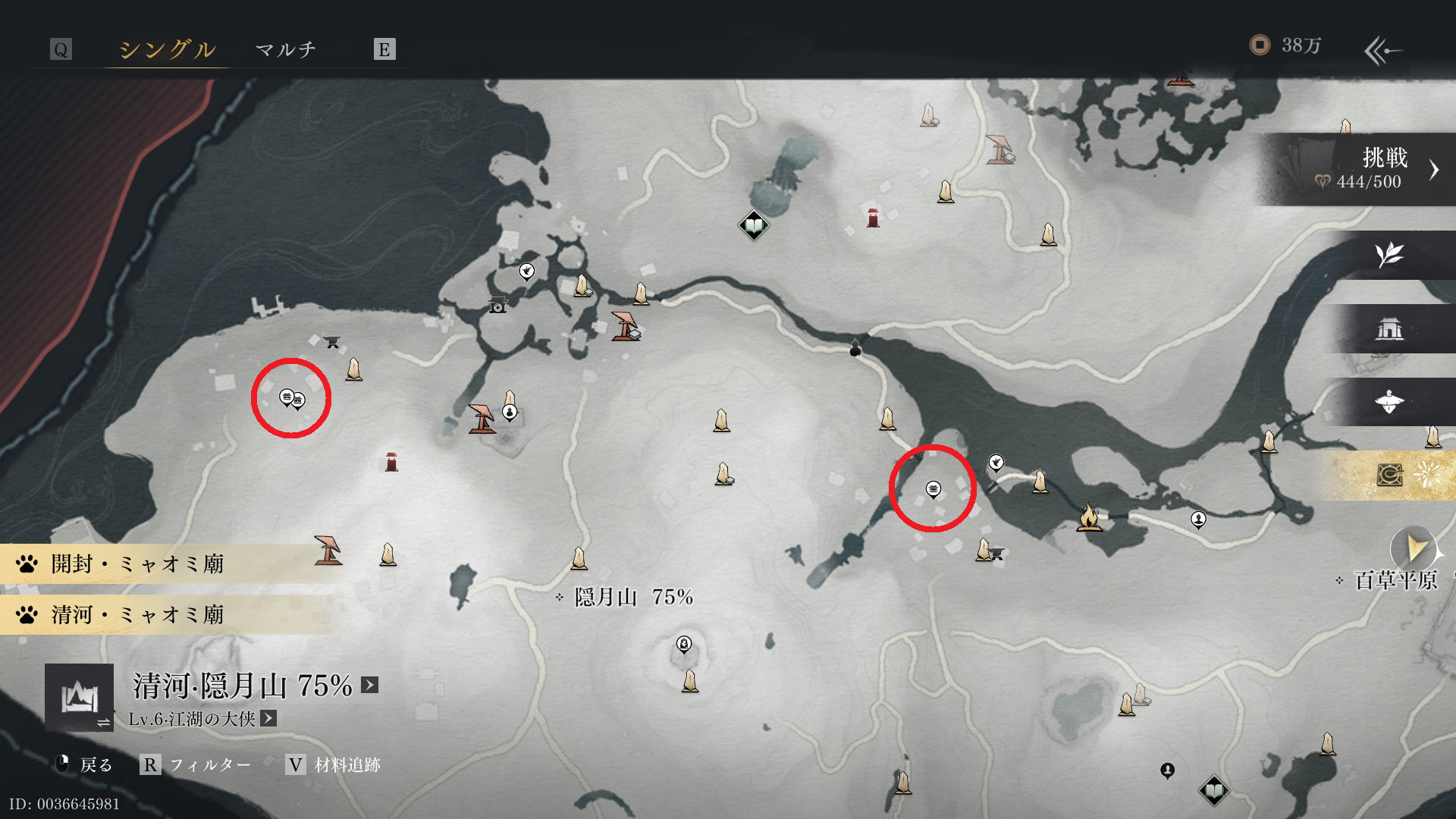Viewport: 1456px width, 819px height.
Task: Click the 戻る back option
Action: pos(85,764)
